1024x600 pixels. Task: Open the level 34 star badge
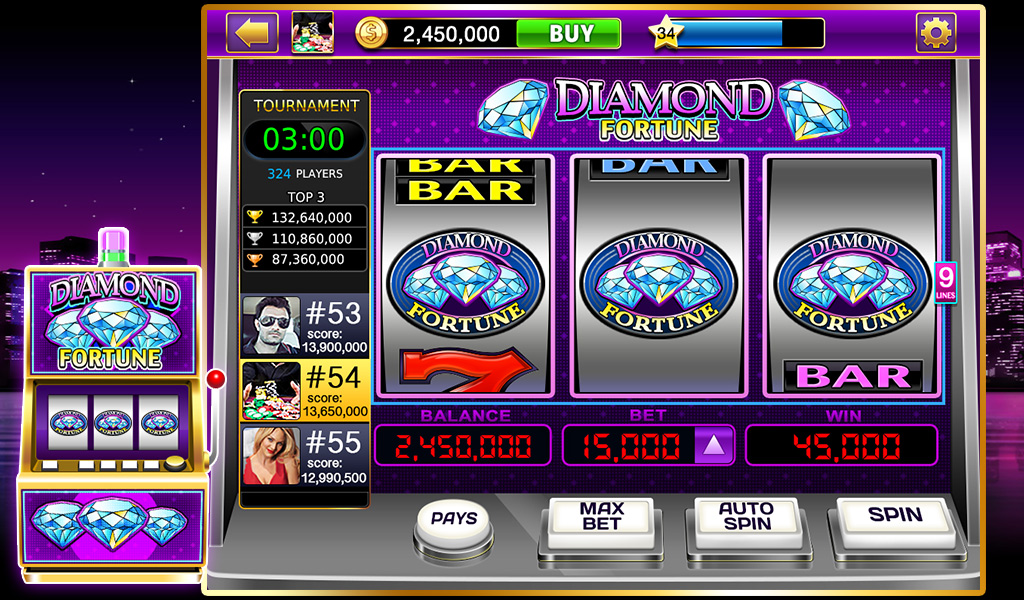point(662,34)
